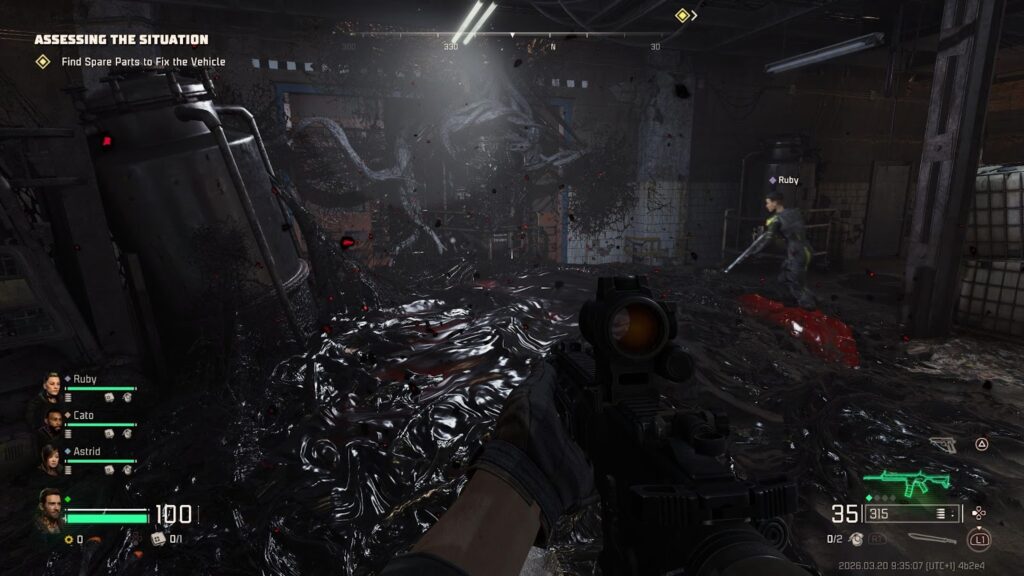
Task: Select the green assault rifle weapon icon
Action: (x=907, y=484)
